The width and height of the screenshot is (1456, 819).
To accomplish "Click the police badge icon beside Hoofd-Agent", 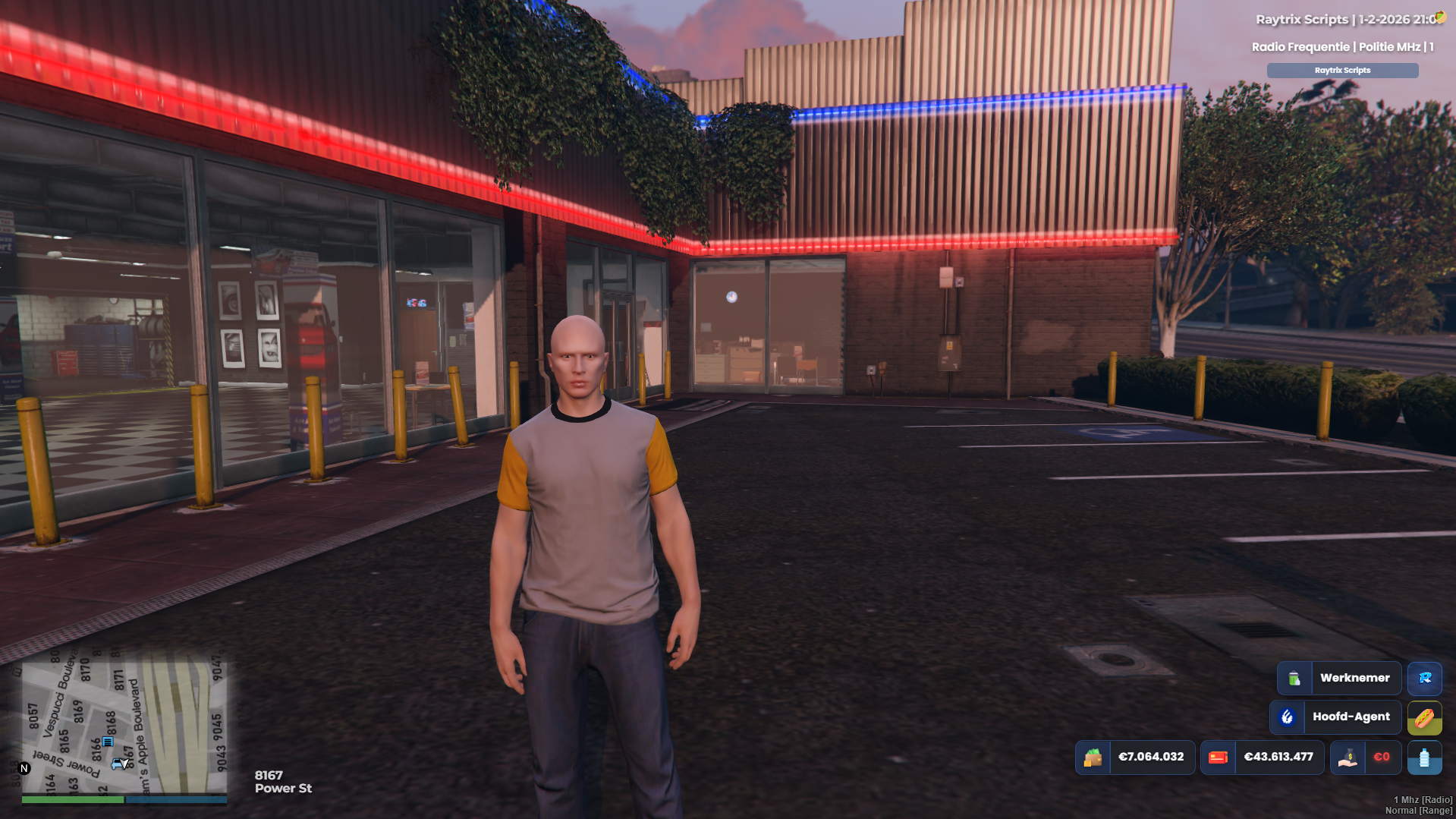I will [1287, 717].
